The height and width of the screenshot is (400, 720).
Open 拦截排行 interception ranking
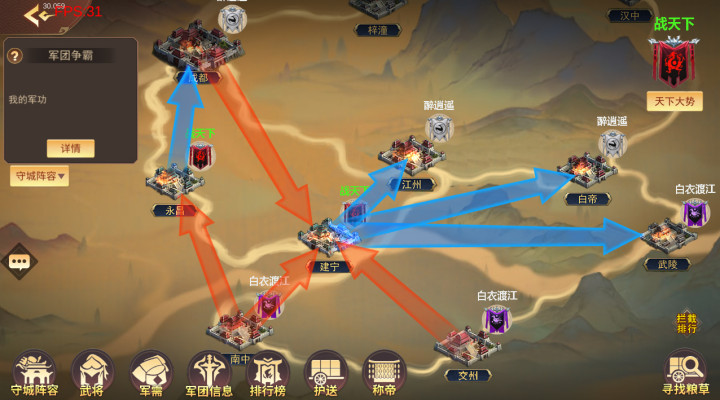[x=686, y=322]
